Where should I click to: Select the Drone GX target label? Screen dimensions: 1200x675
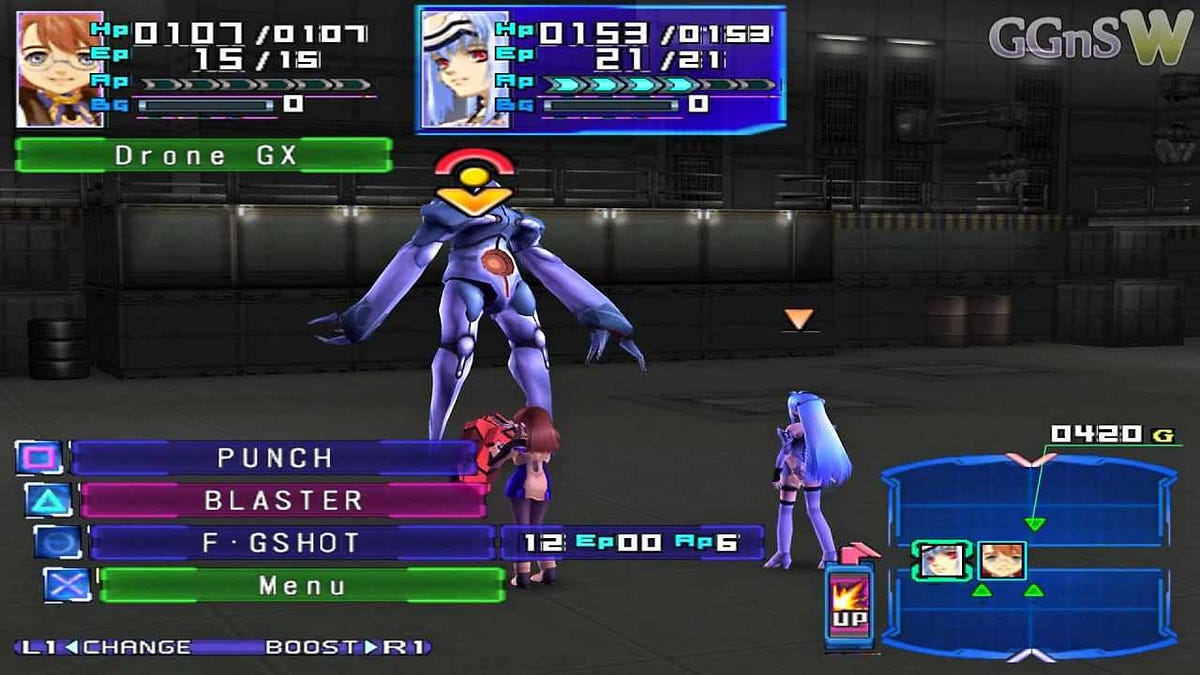(204, 155)
